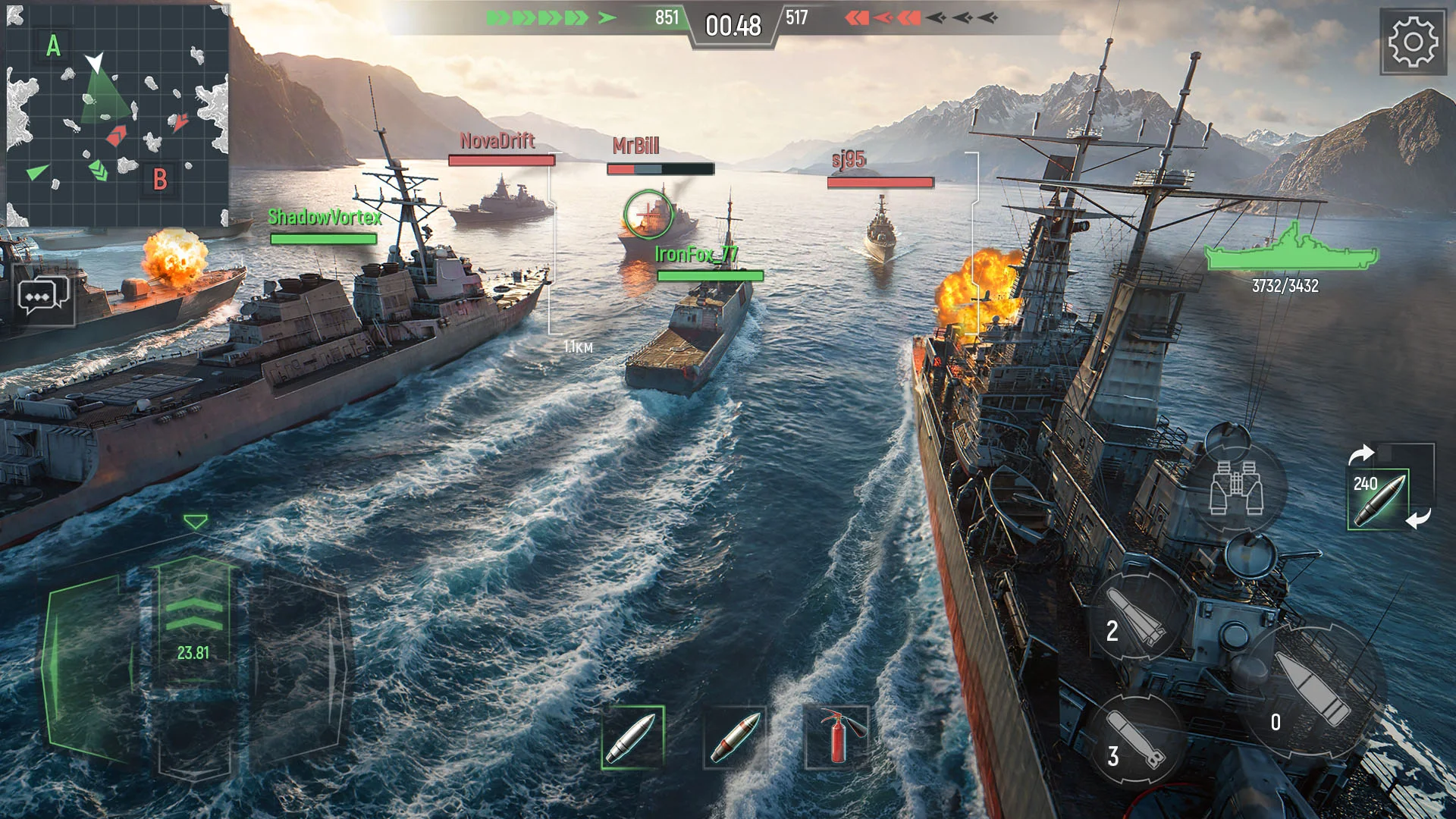Tap the crosshair on MrBill's ship

[x=648, y=214]
